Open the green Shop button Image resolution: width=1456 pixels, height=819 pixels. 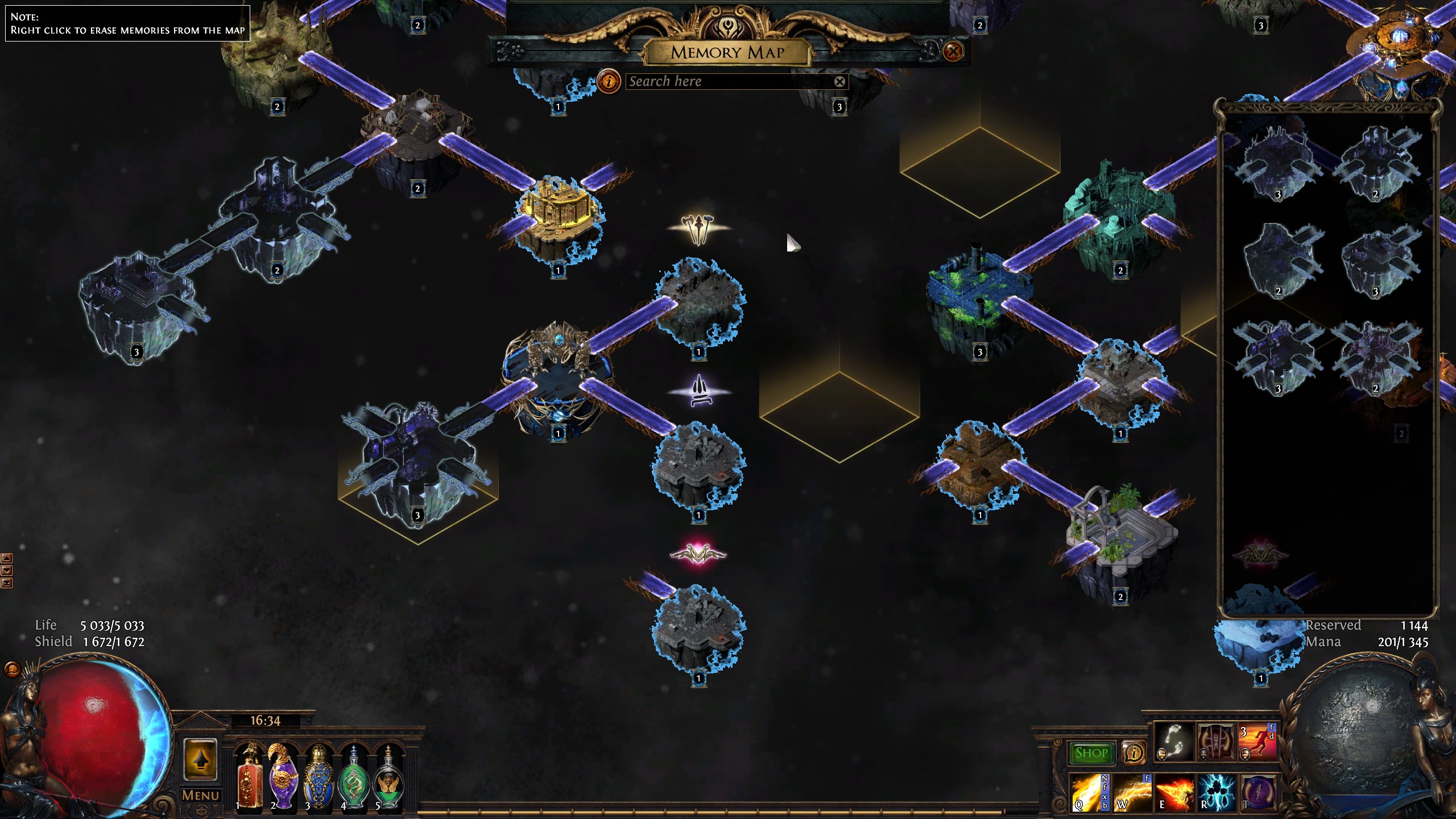(x=1091, y=753)
